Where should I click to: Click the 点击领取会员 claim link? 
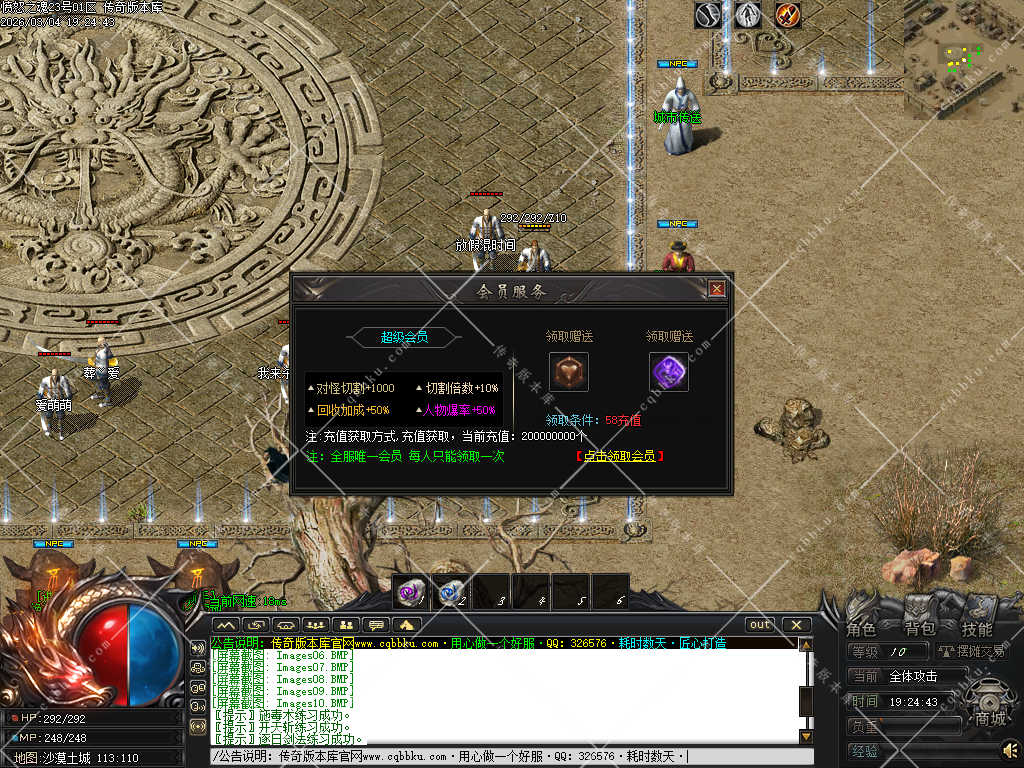tap(620, 456)
